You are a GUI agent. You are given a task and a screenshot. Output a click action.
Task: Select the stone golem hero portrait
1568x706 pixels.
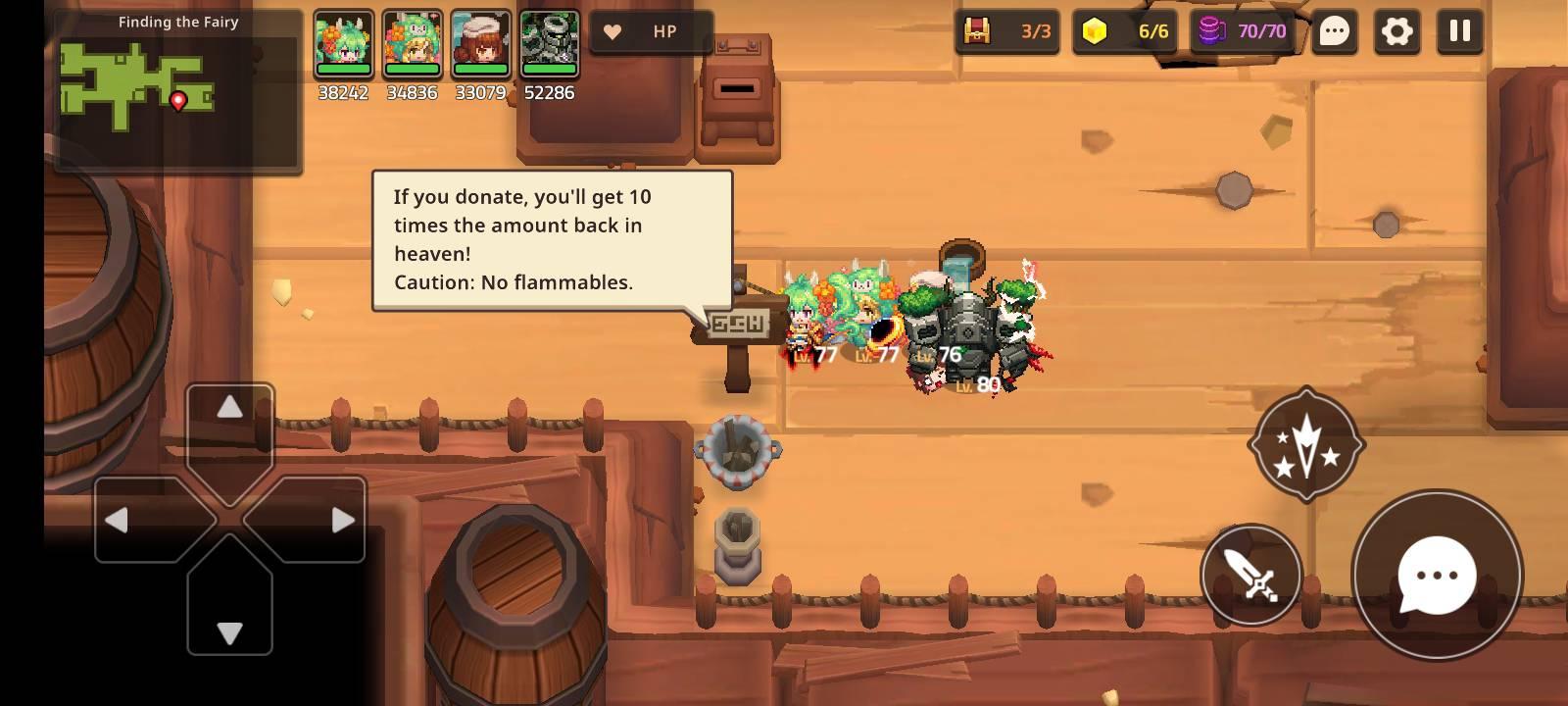coord(549,45)
